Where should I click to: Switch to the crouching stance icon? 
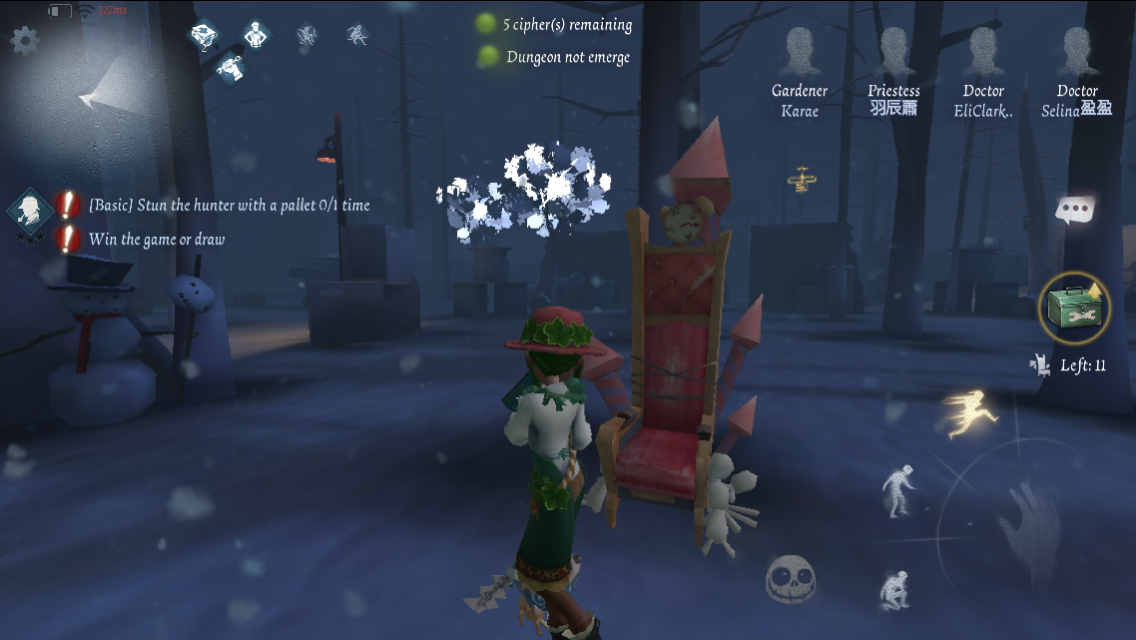tap(894, 589)
